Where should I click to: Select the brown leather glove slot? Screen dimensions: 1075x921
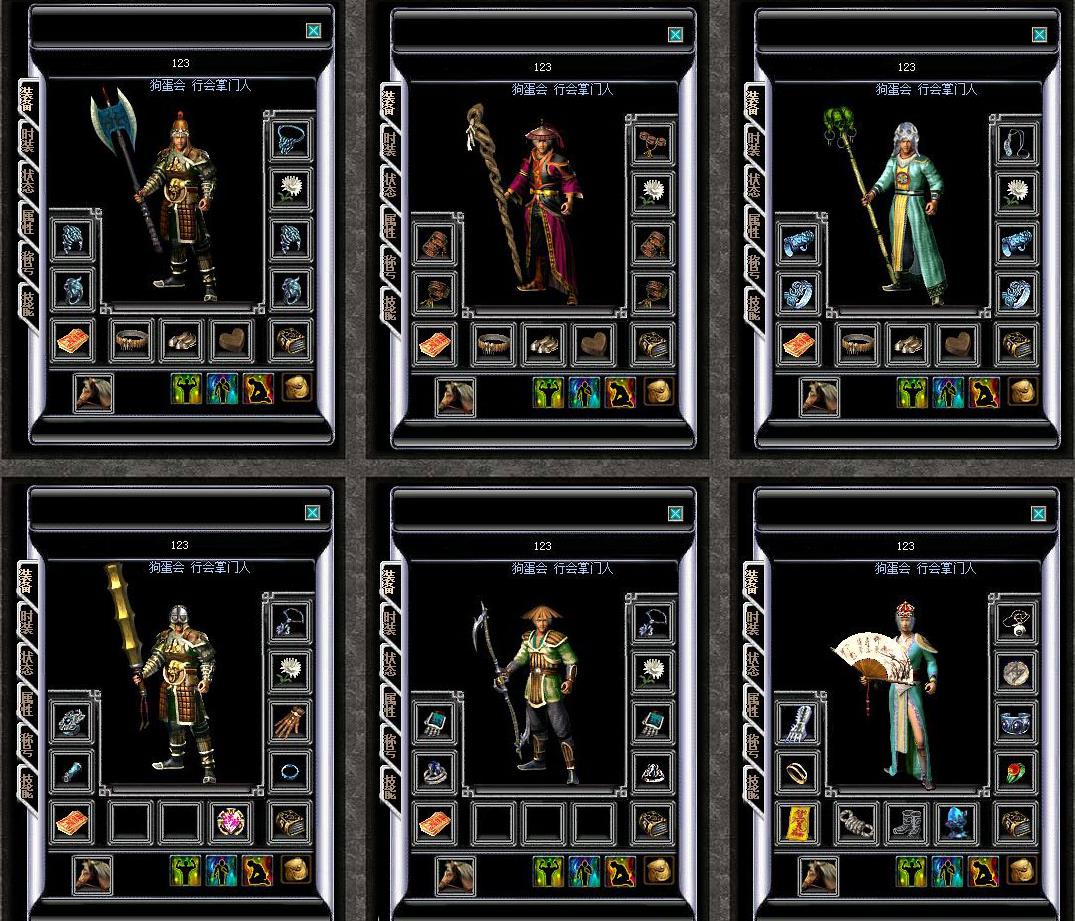290,721
